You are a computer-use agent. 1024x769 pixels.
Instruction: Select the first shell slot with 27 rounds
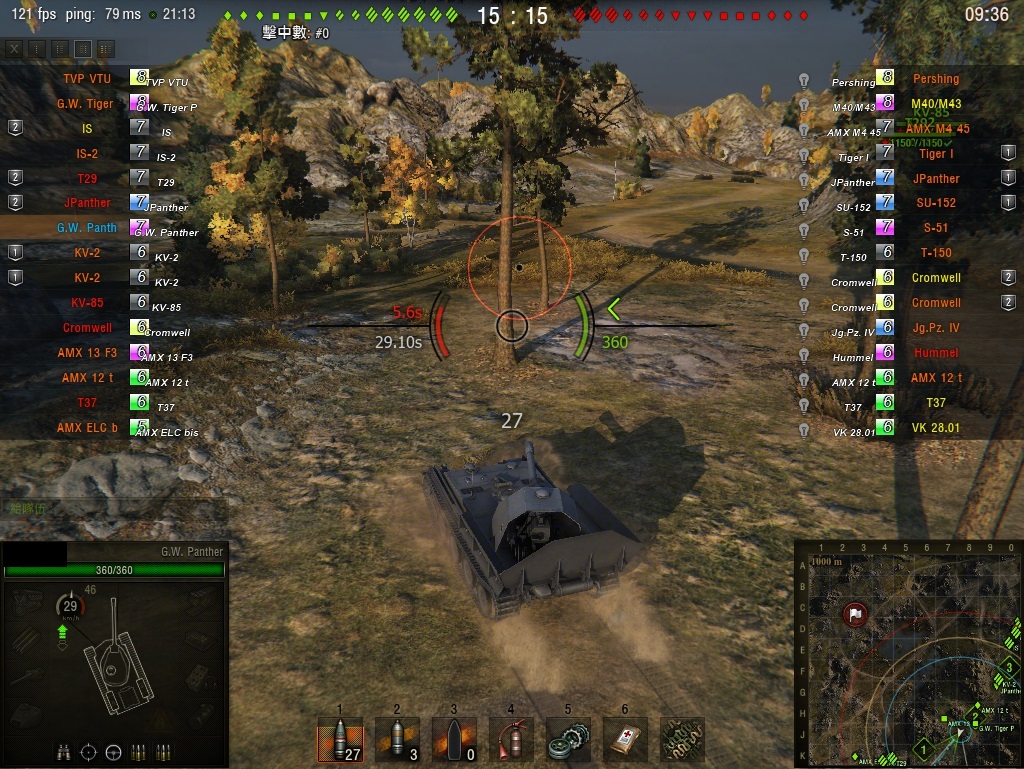339,740
